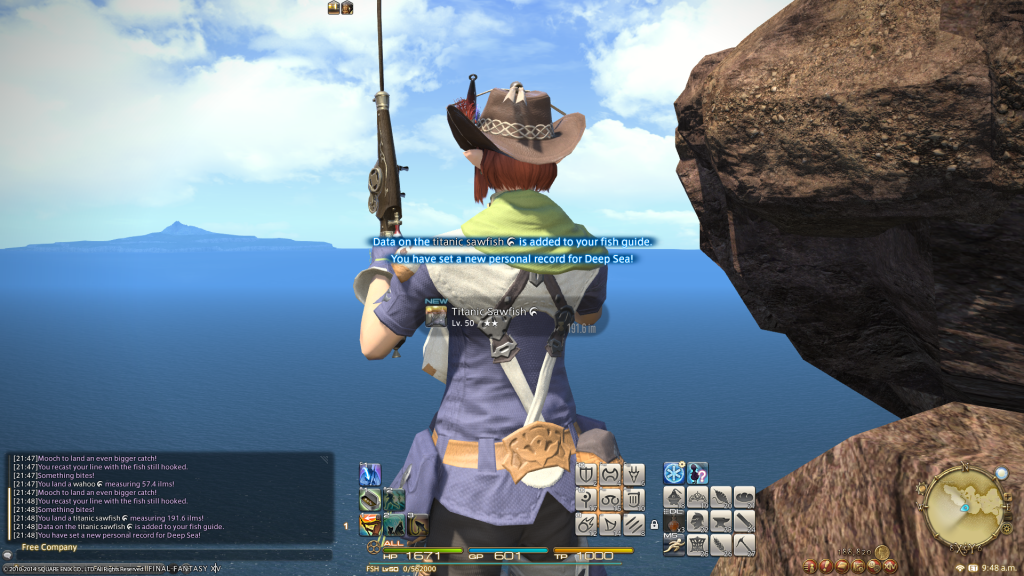Screen dimensions: 1024x576
Task: Click the Titanic Sawfish item icon
Action: click(x=436, y=316)
